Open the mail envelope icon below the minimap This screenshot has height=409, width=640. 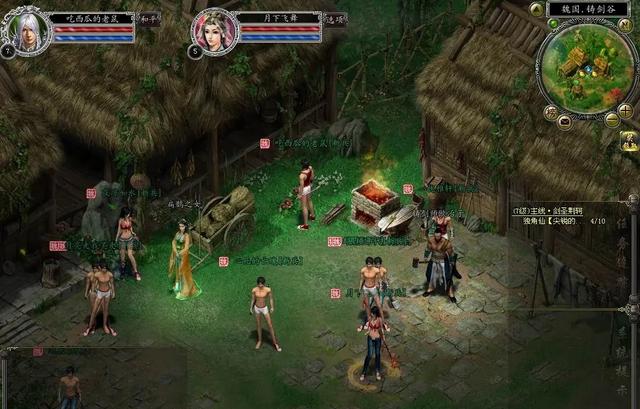(564, 120)
